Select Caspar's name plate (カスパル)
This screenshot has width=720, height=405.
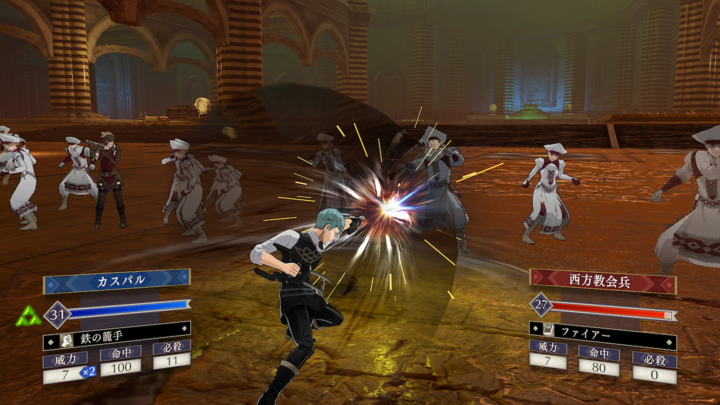116,280
